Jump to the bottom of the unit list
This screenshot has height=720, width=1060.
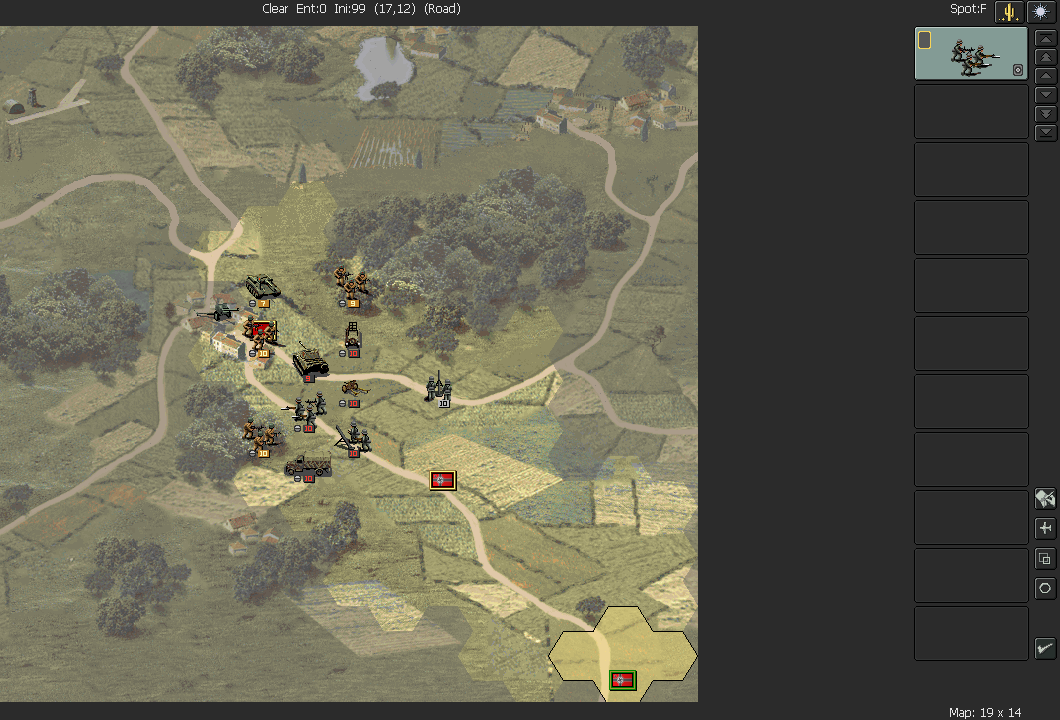click(x=1045, y=133)
